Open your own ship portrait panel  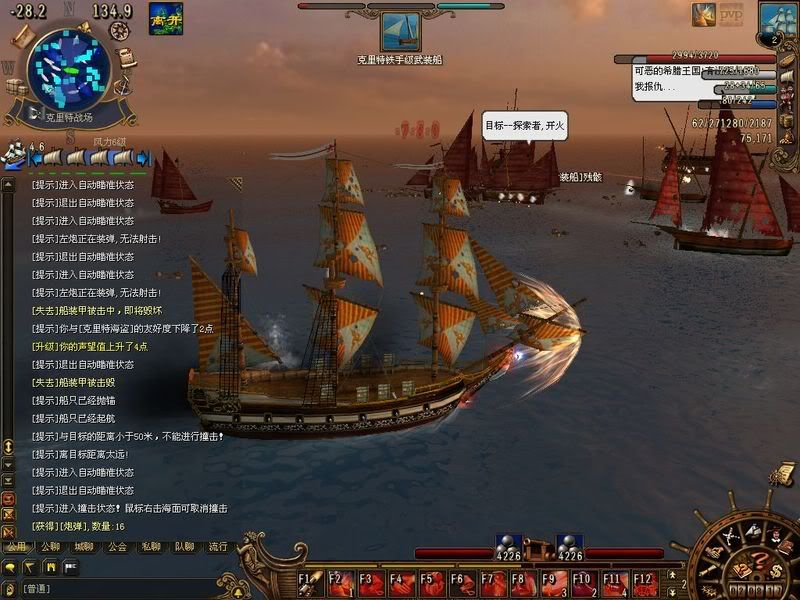[x=778, y=20]
